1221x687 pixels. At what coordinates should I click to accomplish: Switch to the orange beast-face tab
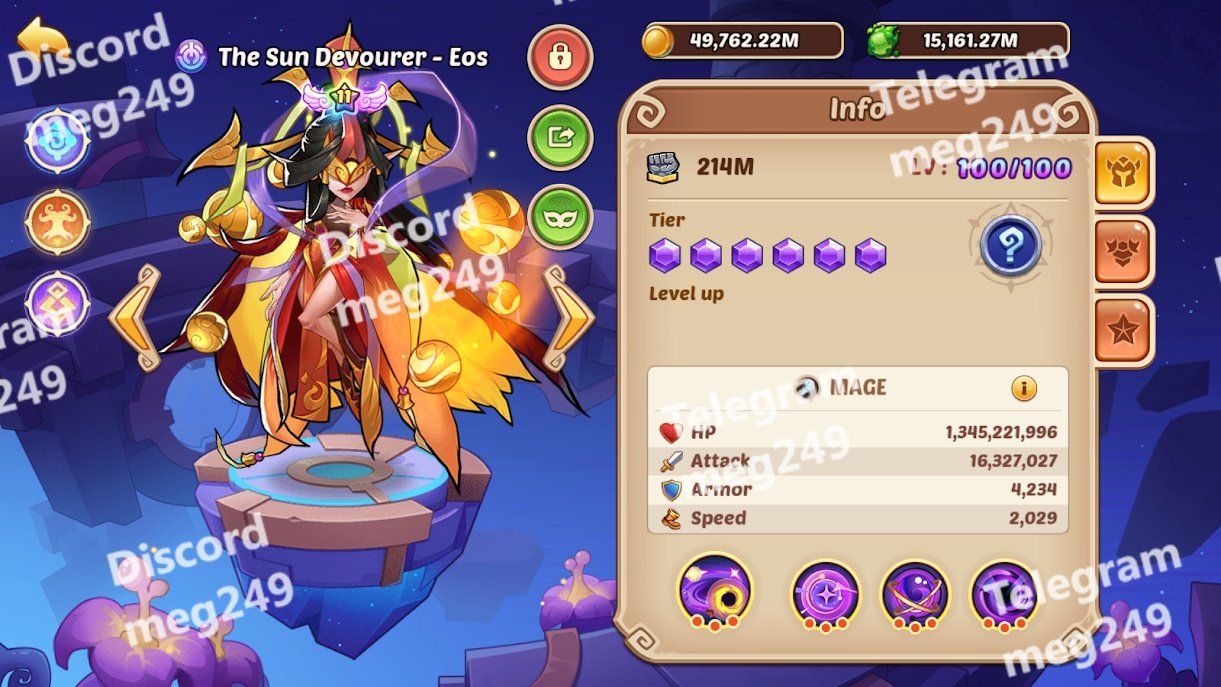[1122, 252]
